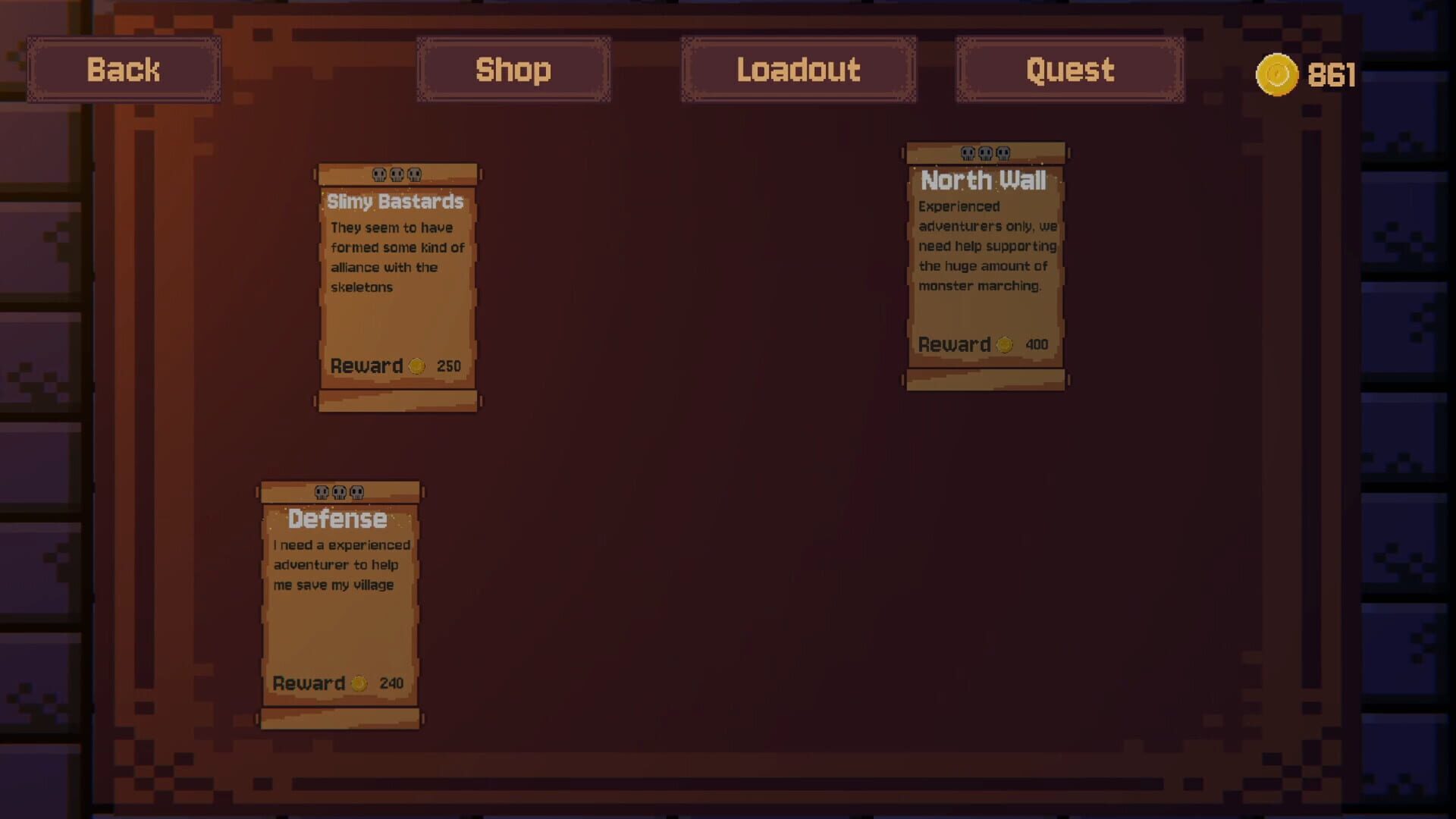Click the Reward label on the Defense quest

coord(309,682)
